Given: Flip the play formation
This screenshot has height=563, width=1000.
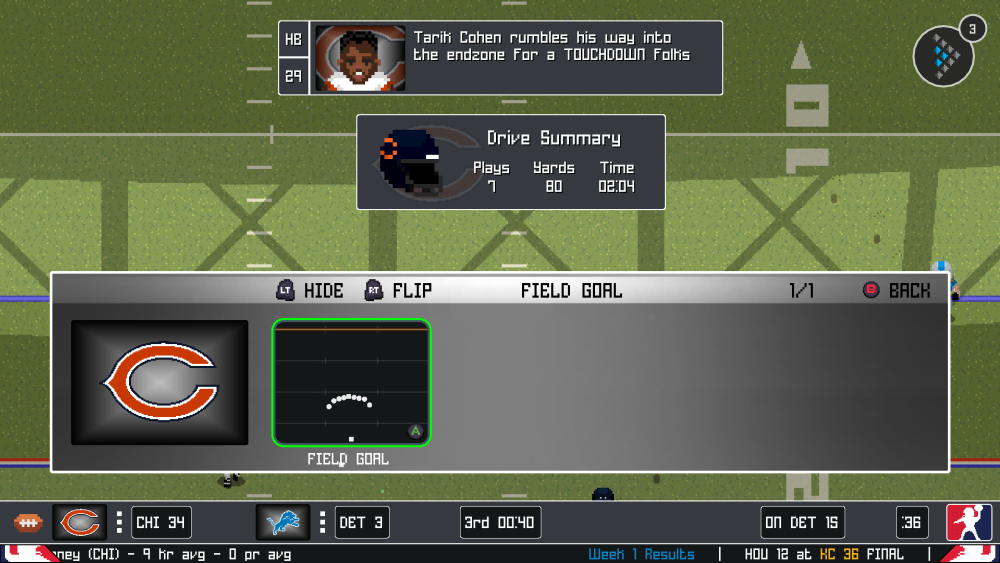Looking at the screenshot, I should [399, 291].
